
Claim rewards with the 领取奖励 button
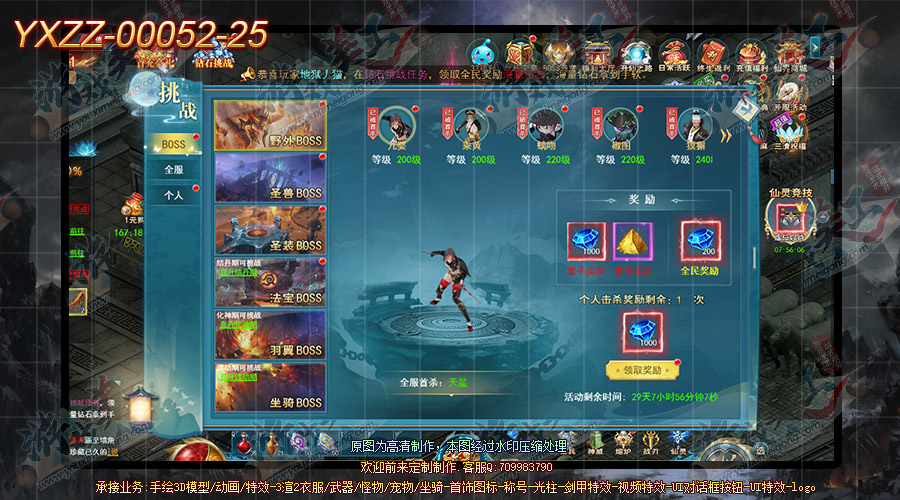point(641,369)
